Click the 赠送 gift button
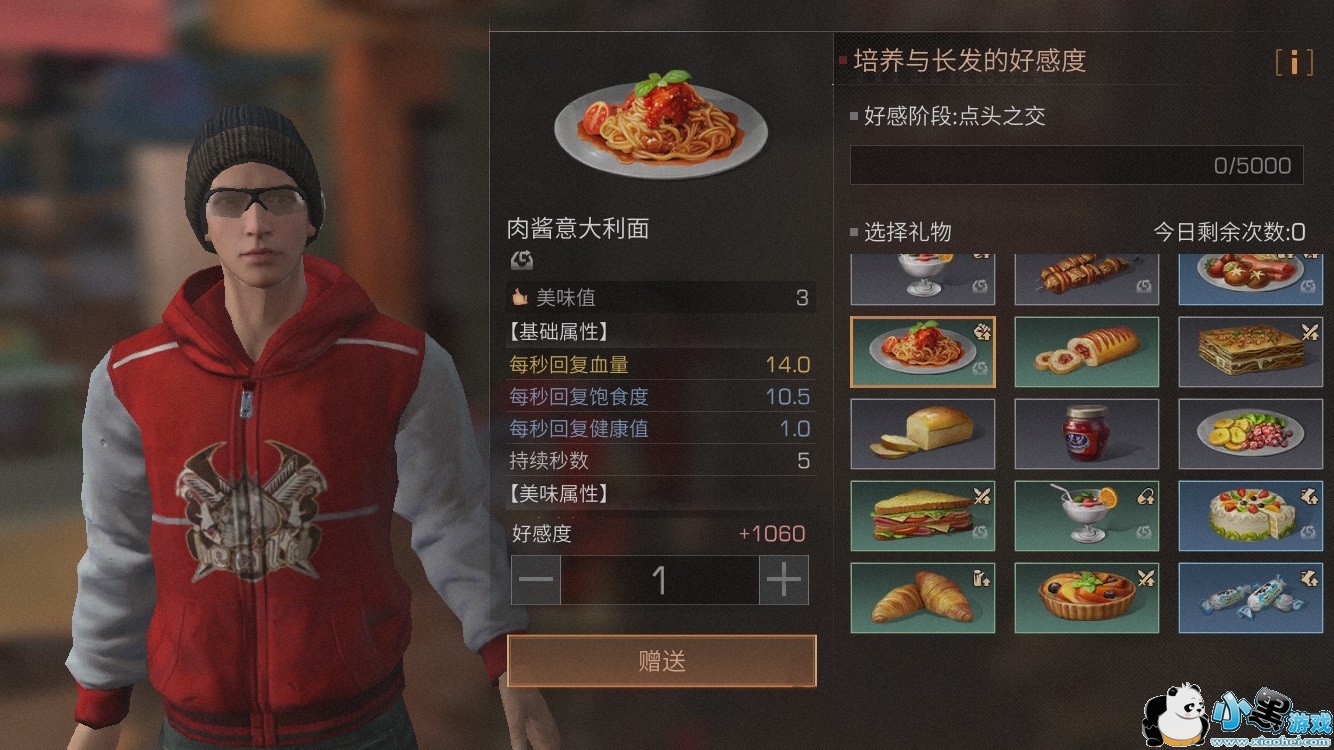This screenshot has width=1334, height=750. point(661,661)
